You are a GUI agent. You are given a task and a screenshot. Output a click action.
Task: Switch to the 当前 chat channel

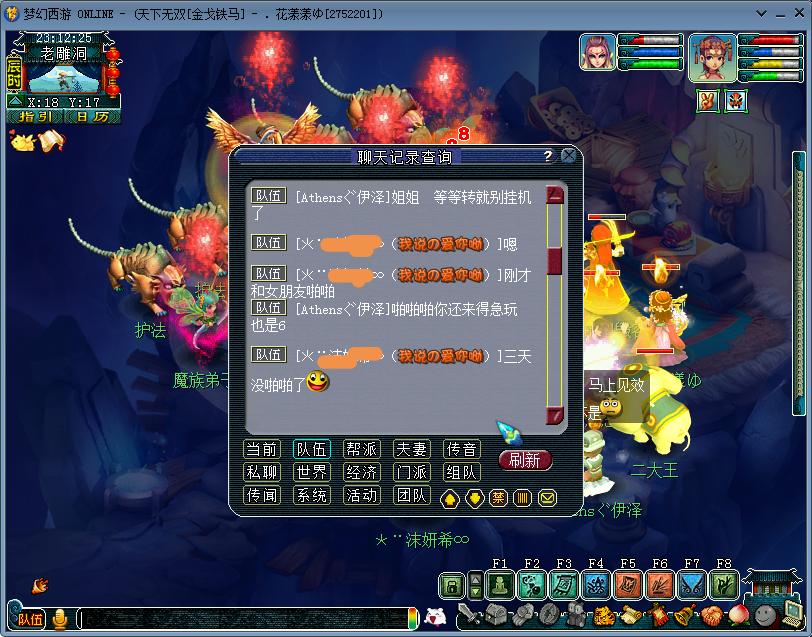[x=262, y=449]
